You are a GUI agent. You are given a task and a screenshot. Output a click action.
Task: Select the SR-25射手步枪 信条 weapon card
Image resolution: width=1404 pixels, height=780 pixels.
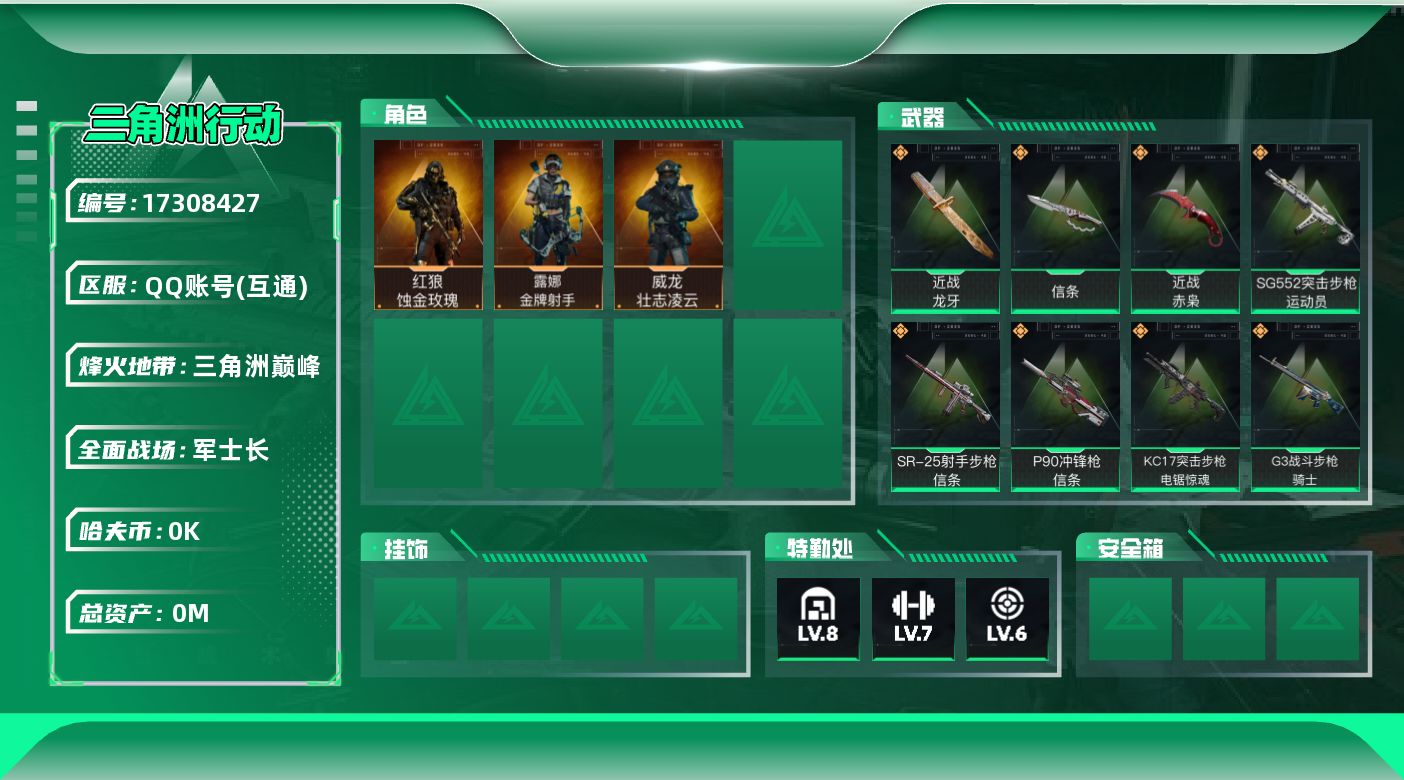(x=945, y=406)
